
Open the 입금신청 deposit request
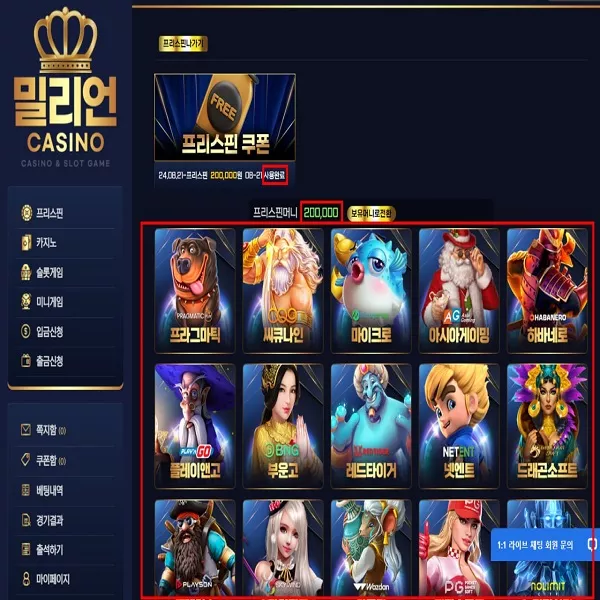click(x=50, y=331)
